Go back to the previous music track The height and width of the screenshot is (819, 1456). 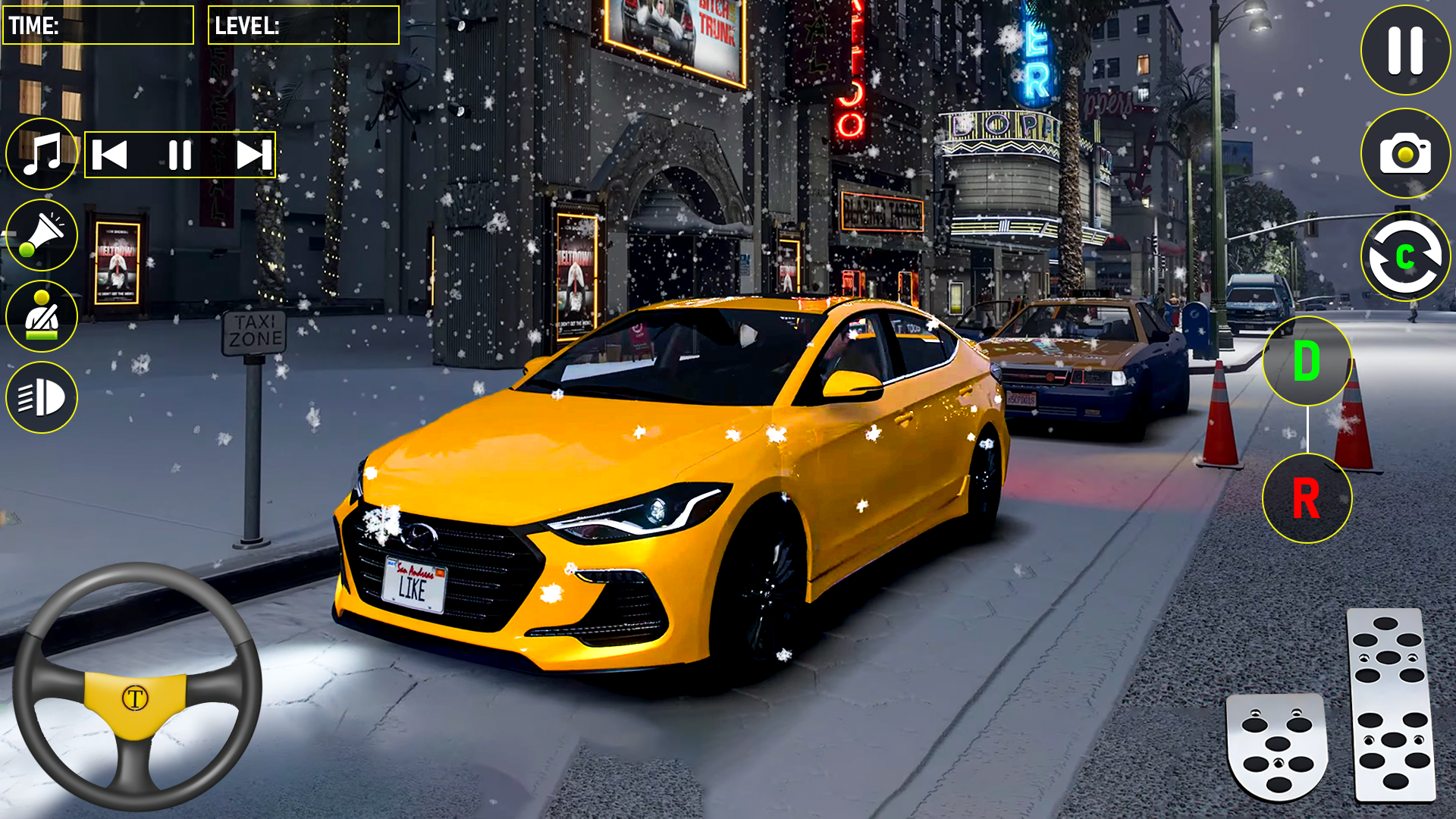[110, 154]
